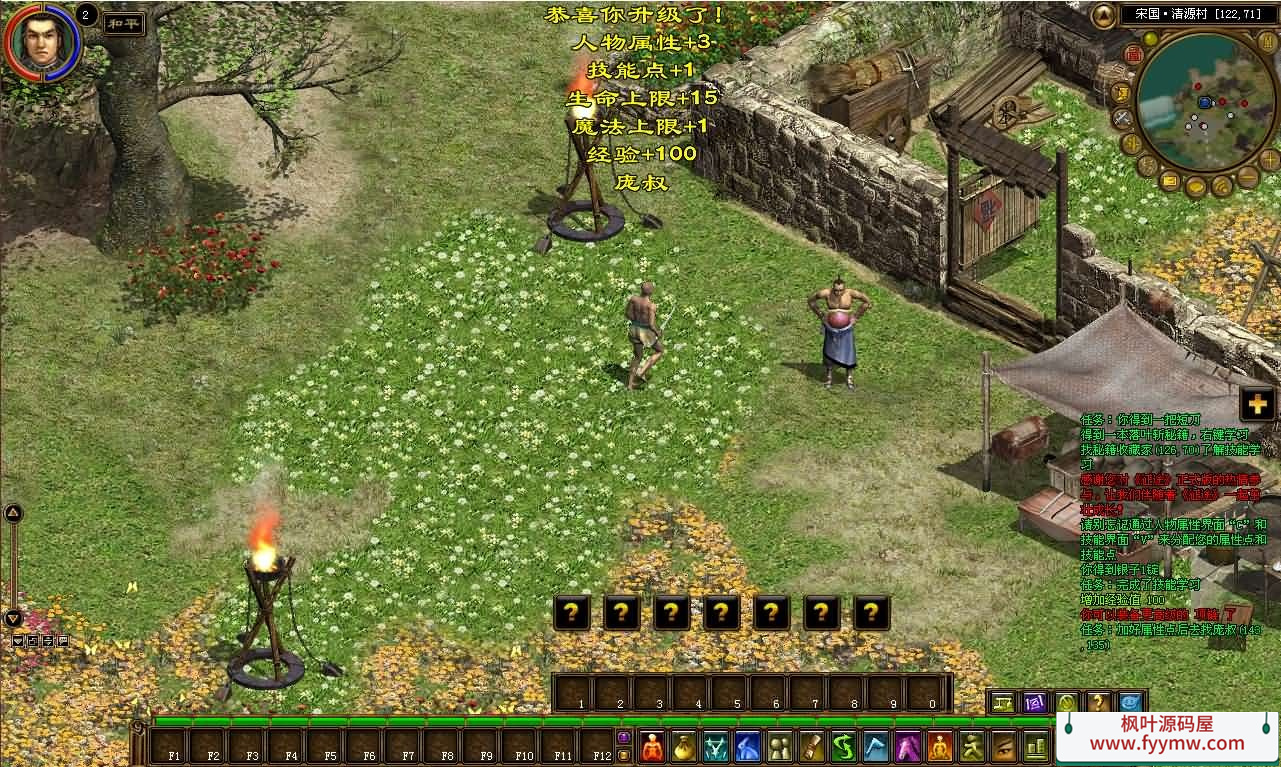
Task: Click the crossed swords icon beside minimap
Action: pyautogui.click(x=1122, y=117)
